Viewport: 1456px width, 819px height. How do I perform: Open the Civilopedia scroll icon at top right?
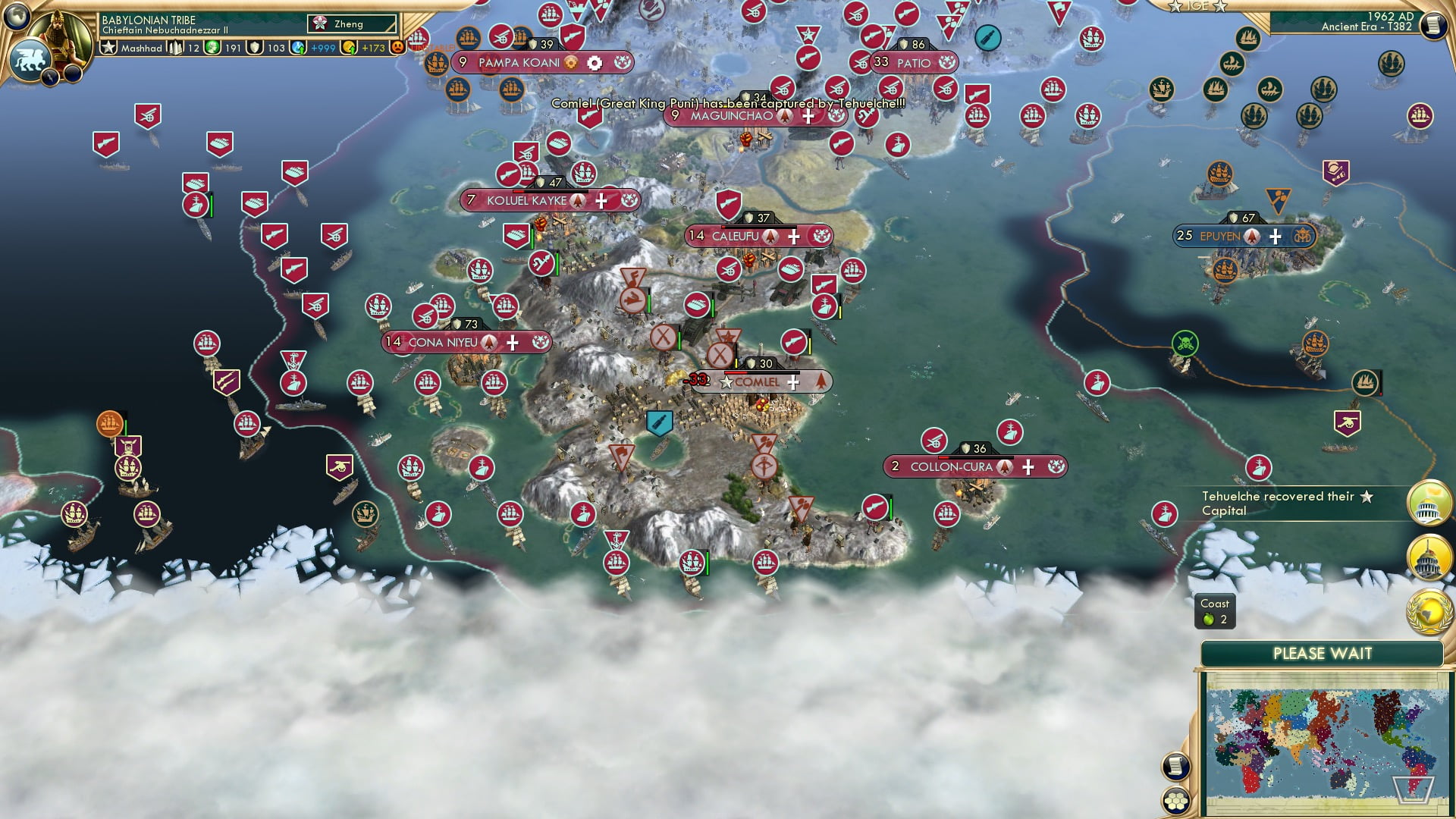(1433, 27)
